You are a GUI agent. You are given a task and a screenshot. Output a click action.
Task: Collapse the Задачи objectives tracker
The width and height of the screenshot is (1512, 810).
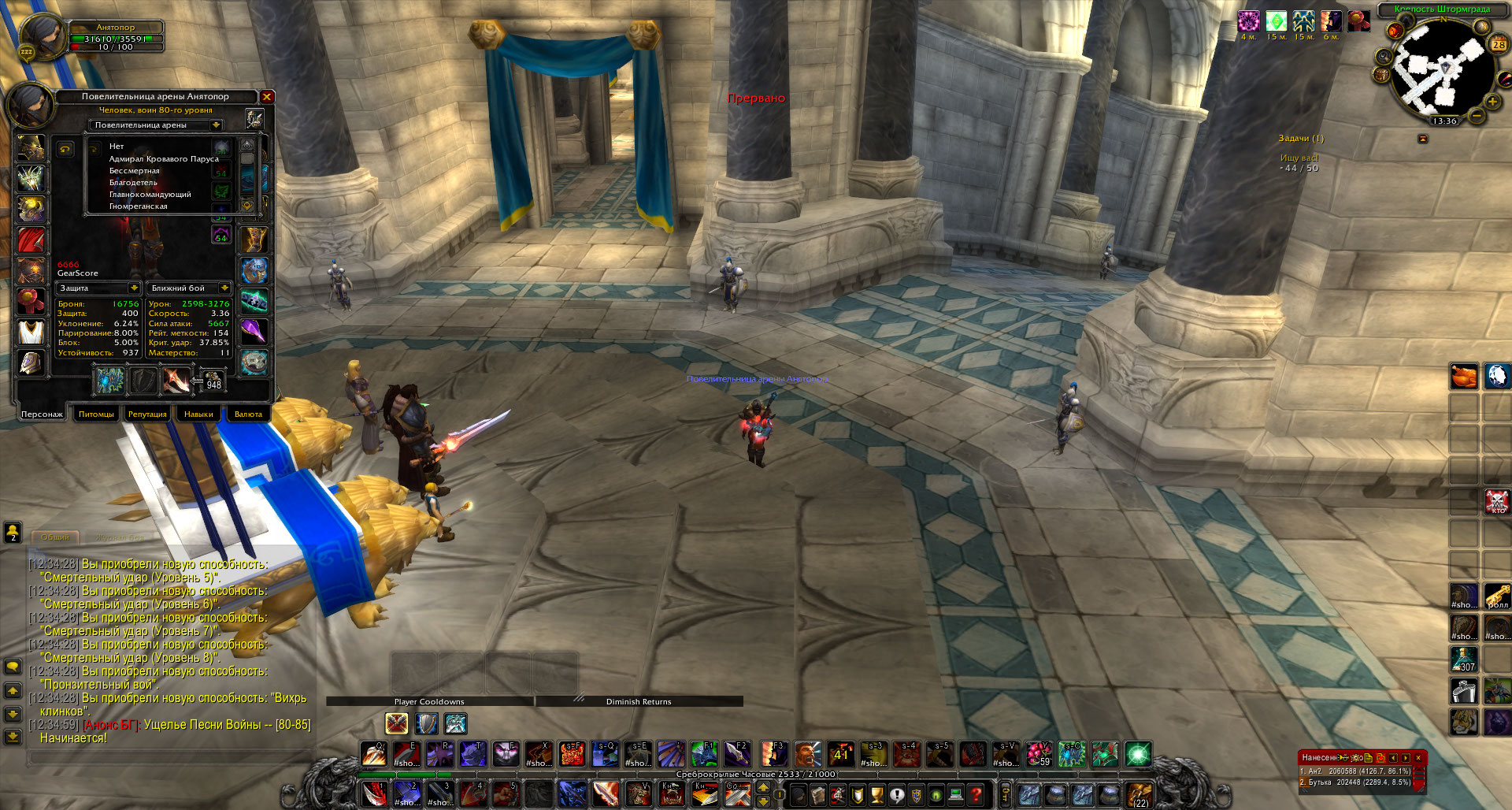click(1422, 139)
